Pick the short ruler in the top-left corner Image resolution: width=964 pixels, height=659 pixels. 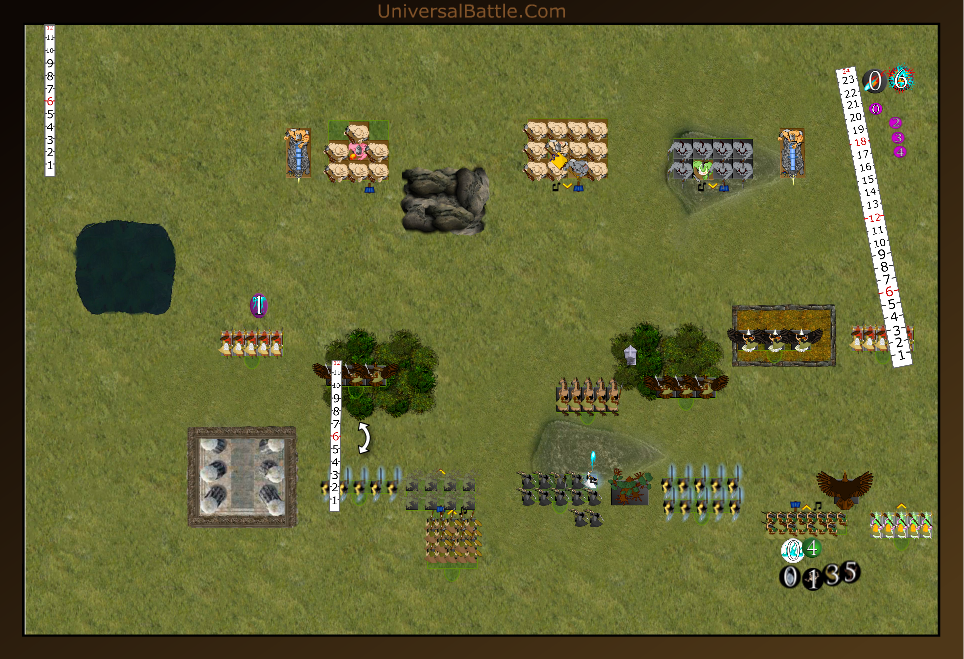[x=49, y=100]
